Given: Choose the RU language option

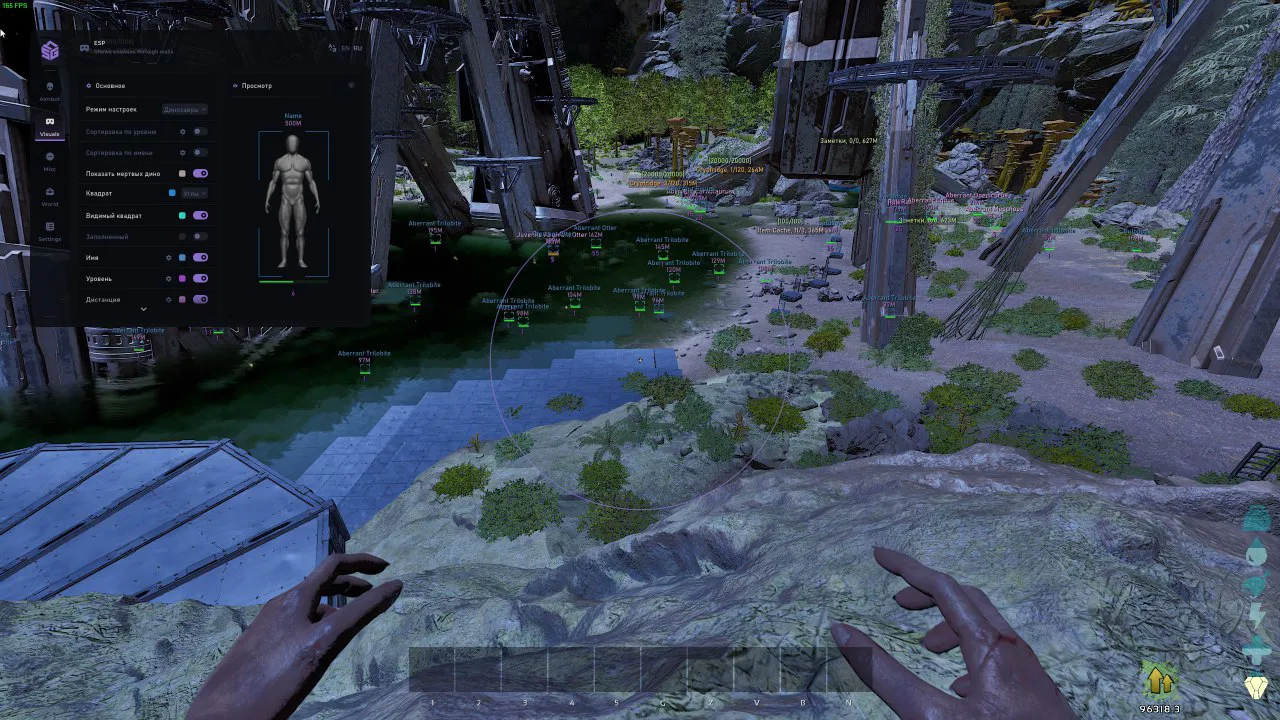Looking at the screenshot, I should (x=358, y=48).
